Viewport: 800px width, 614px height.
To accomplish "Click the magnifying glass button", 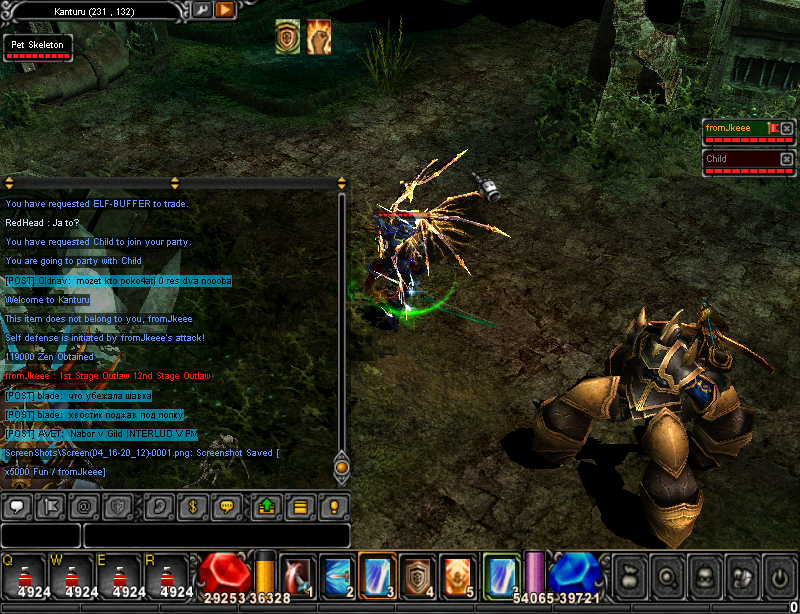I will (666, 577).
